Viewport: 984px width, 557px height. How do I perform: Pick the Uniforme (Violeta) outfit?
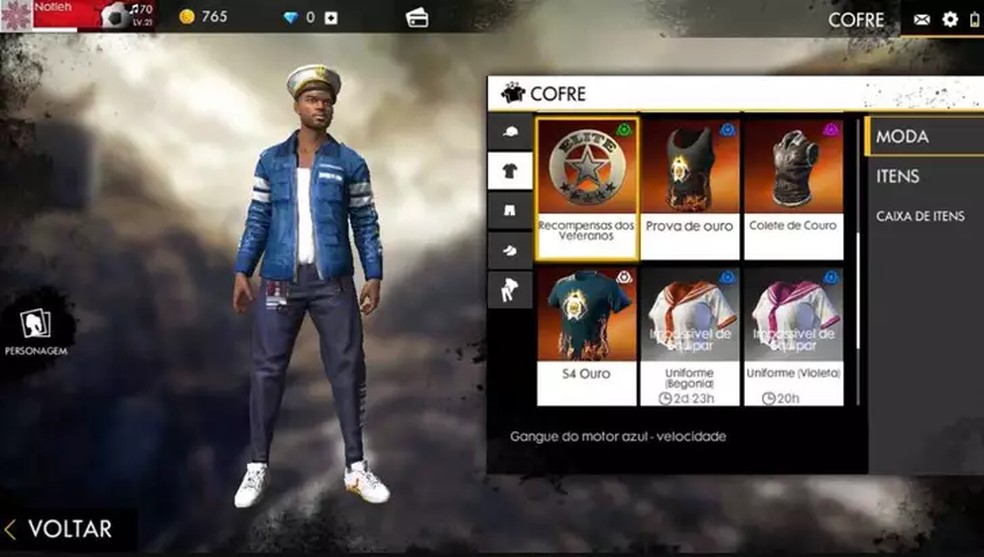(x=794, y=335)
